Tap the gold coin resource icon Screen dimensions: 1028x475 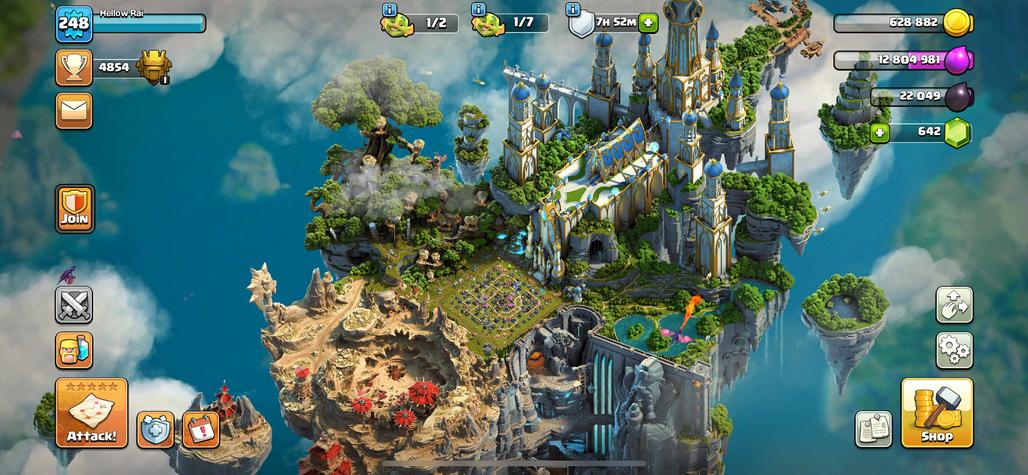tap(957, 22)
